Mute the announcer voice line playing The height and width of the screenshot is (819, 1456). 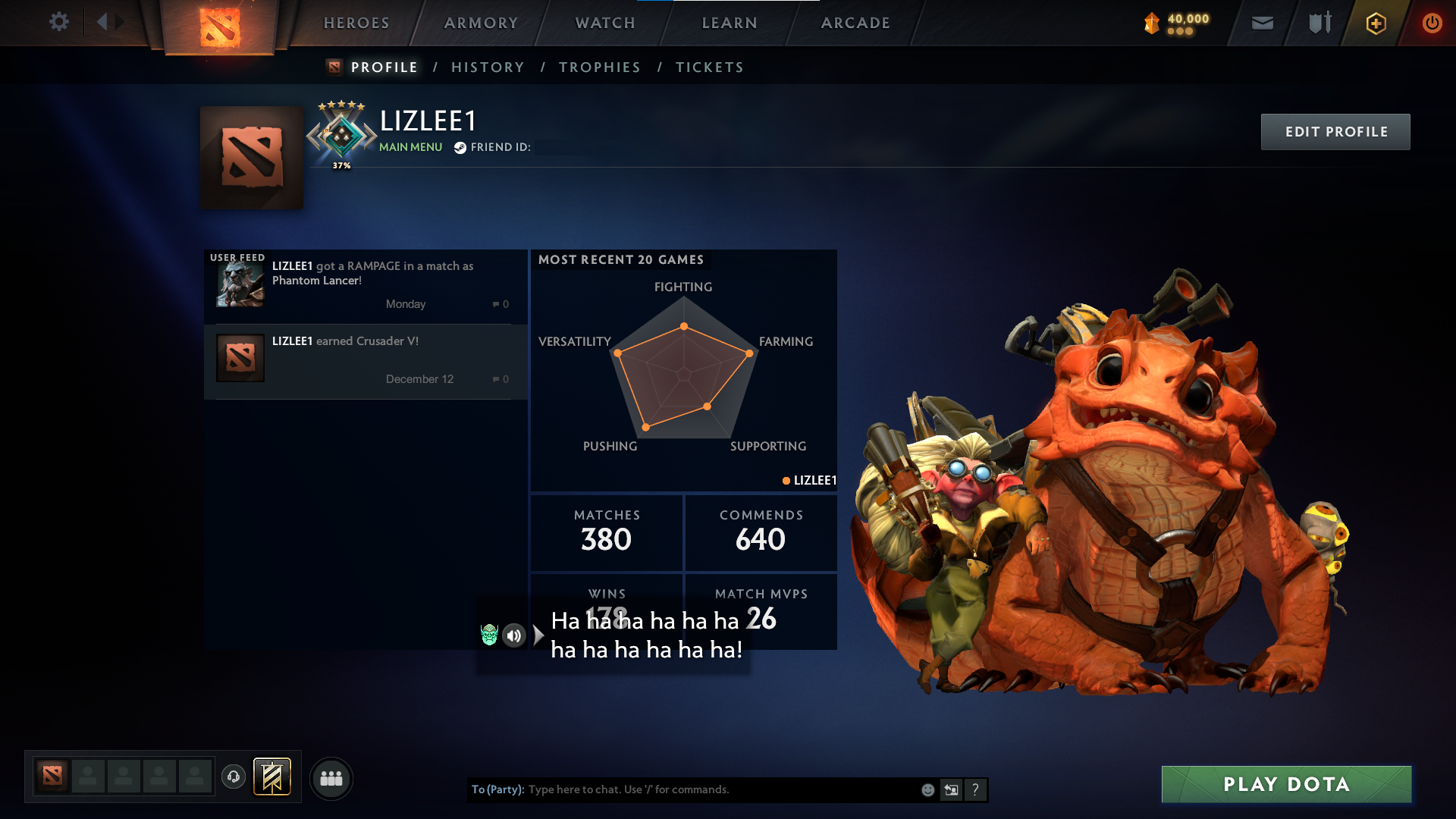514,636
